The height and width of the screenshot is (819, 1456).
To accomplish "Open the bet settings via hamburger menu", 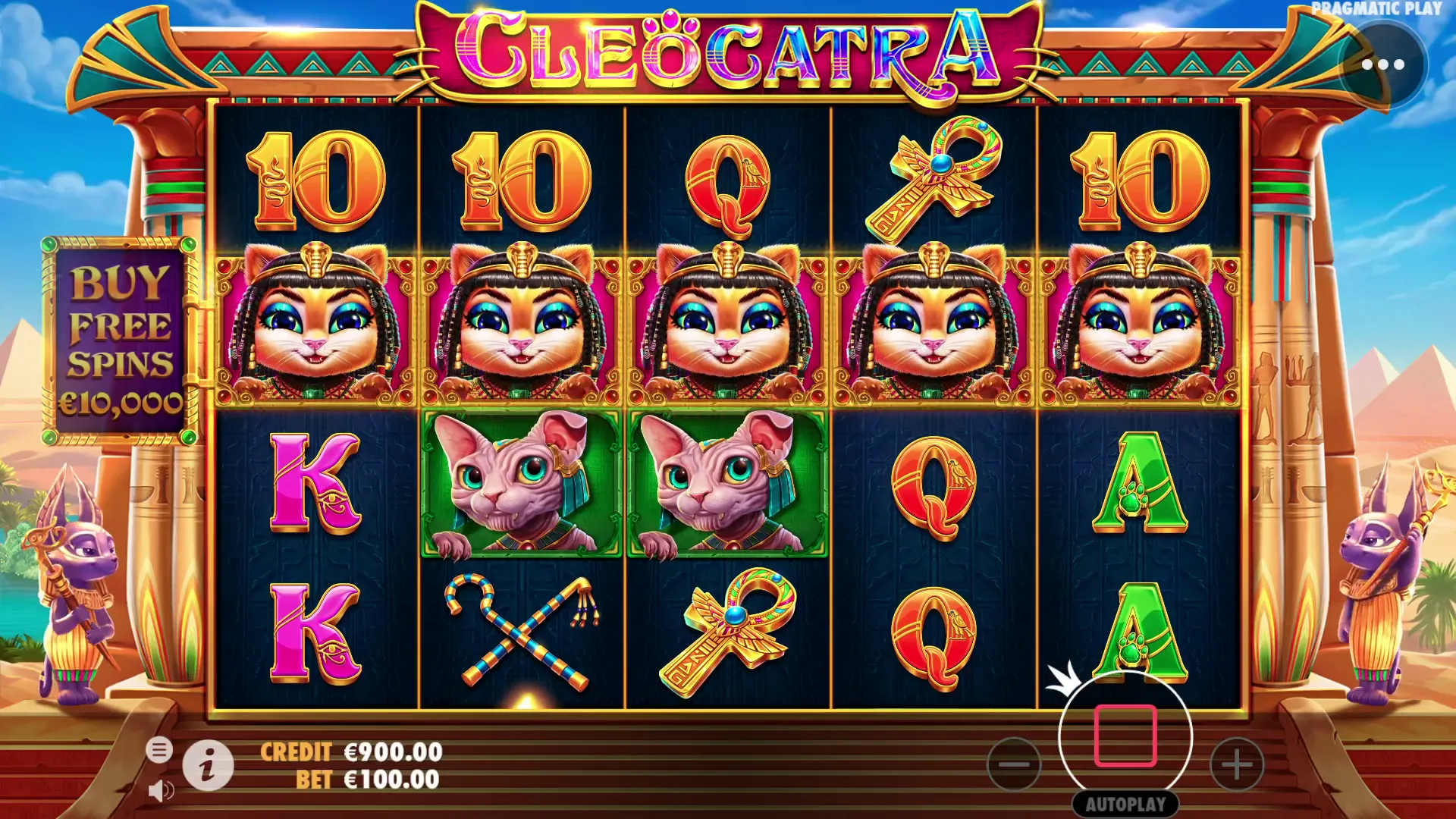I will pos(162,749).
